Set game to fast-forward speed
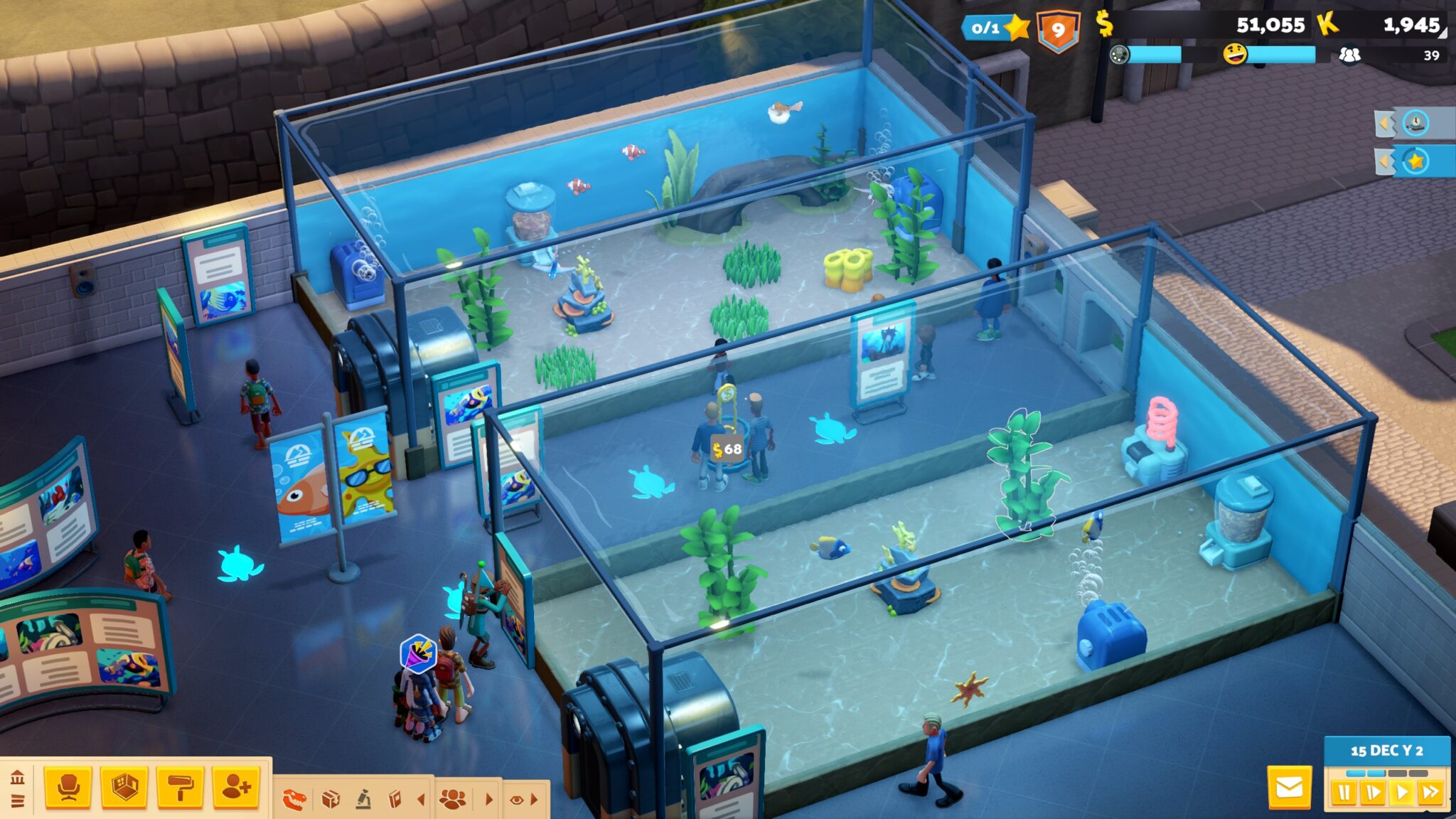This screenshot has height=819, width=1456. click(x=1430, y=792)
